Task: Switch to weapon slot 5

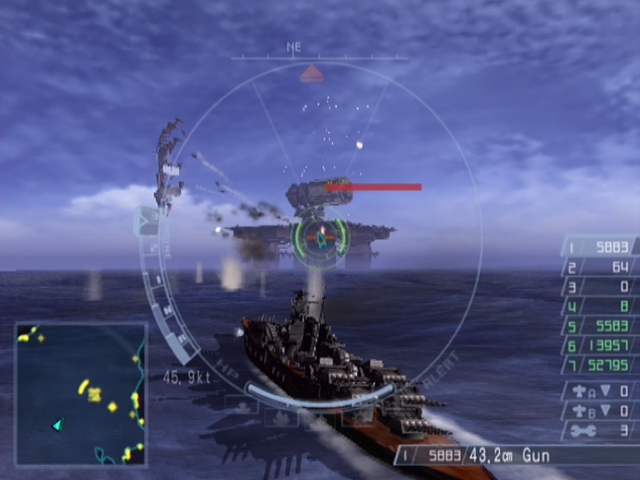Action: 600,326
